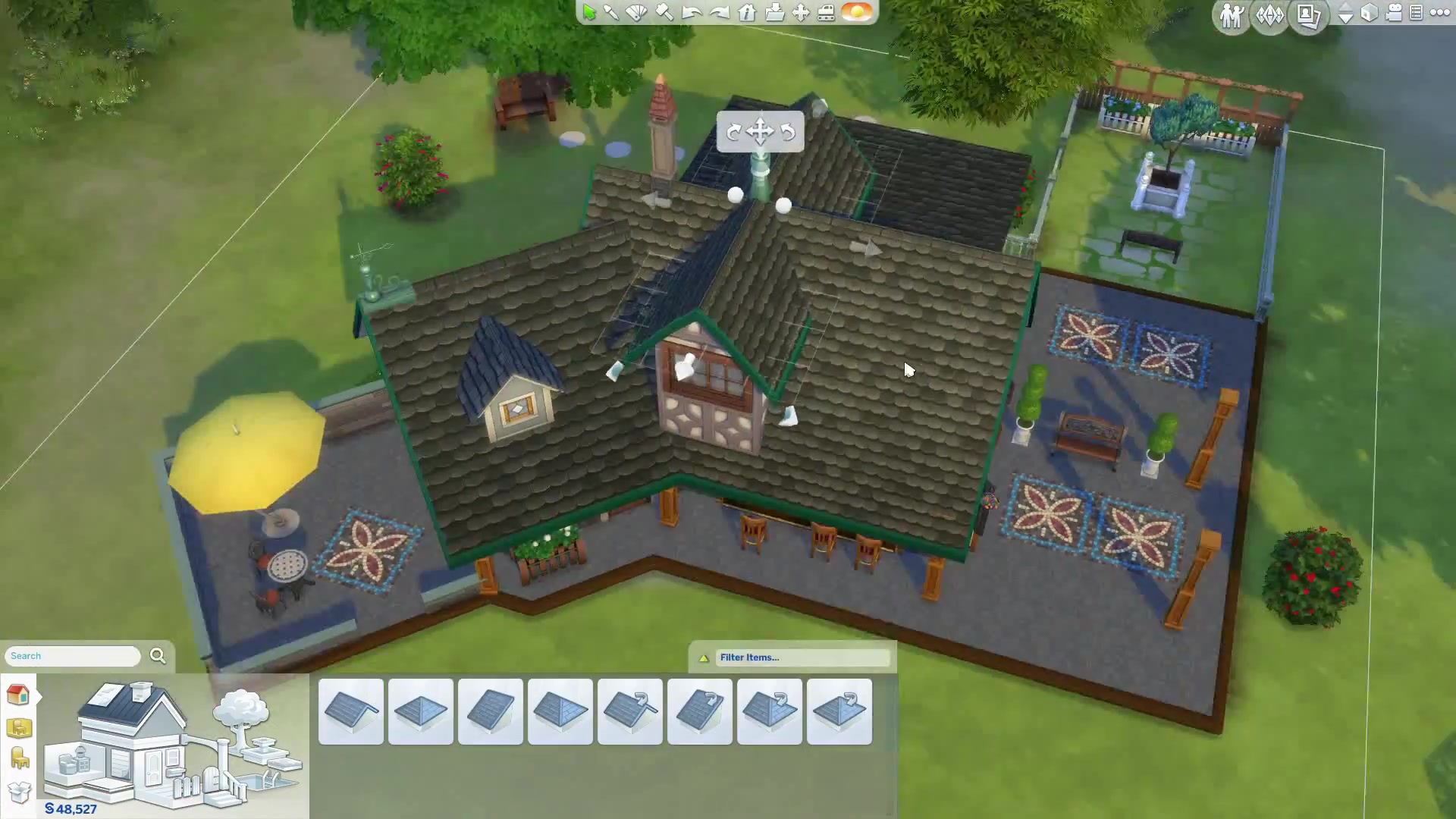Click the Search text field
Image resolution: width=1456 pixels, height=819 pixels.
coord(73,656)
